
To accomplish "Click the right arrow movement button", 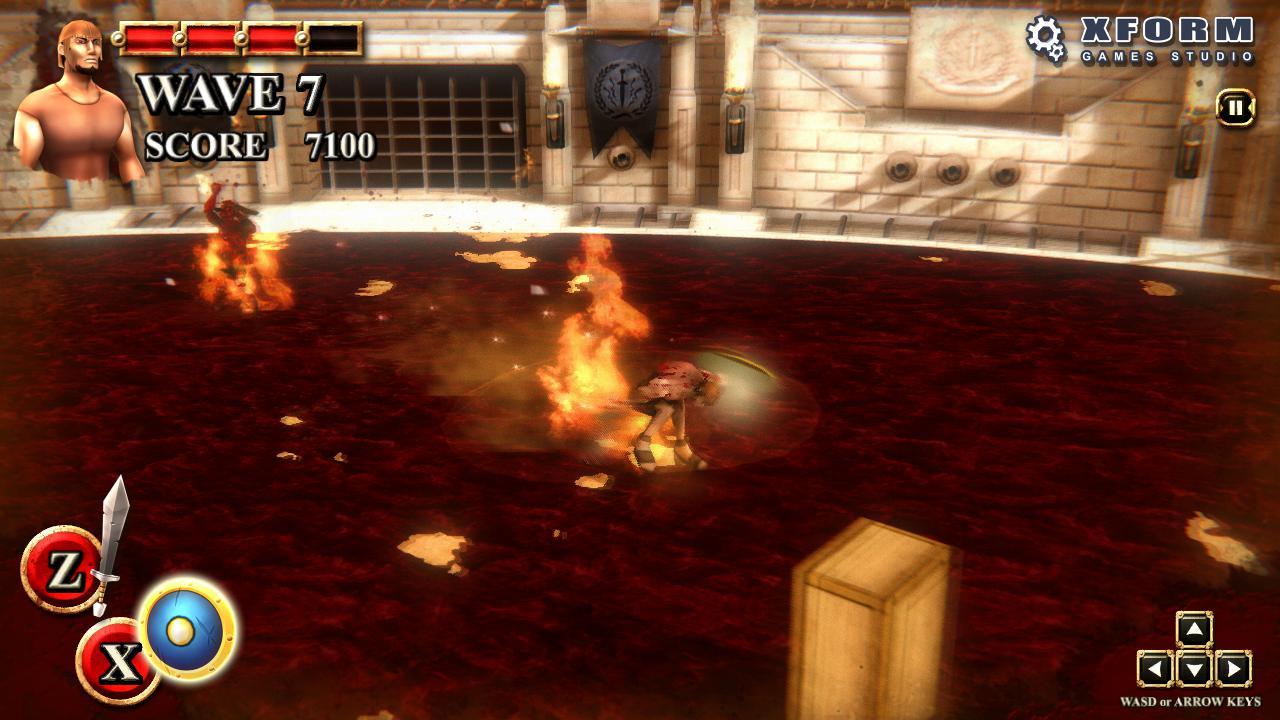I will (1233, 668).
